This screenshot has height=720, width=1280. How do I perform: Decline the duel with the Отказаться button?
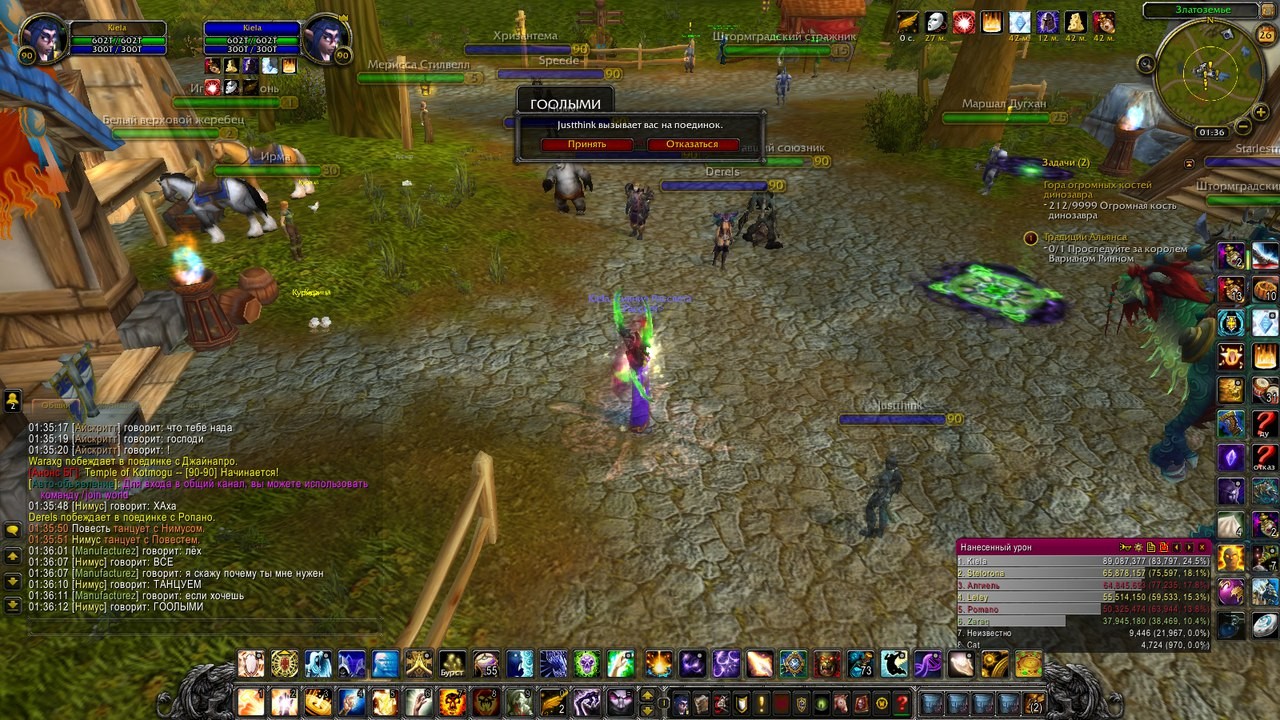coord(692,144)
